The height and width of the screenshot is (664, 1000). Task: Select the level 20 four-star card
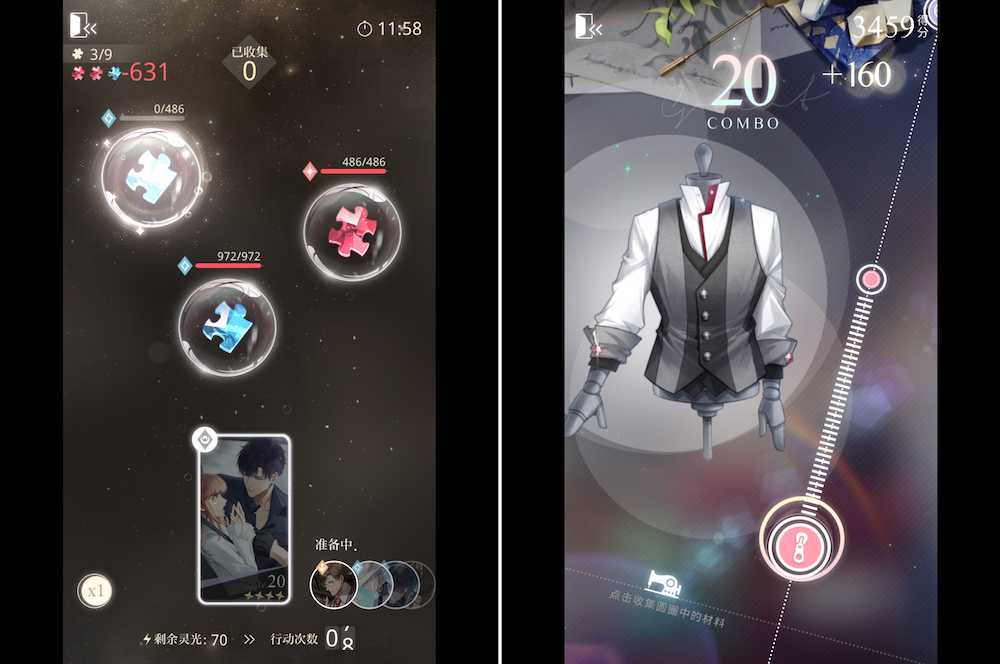(x=244, y=519)
